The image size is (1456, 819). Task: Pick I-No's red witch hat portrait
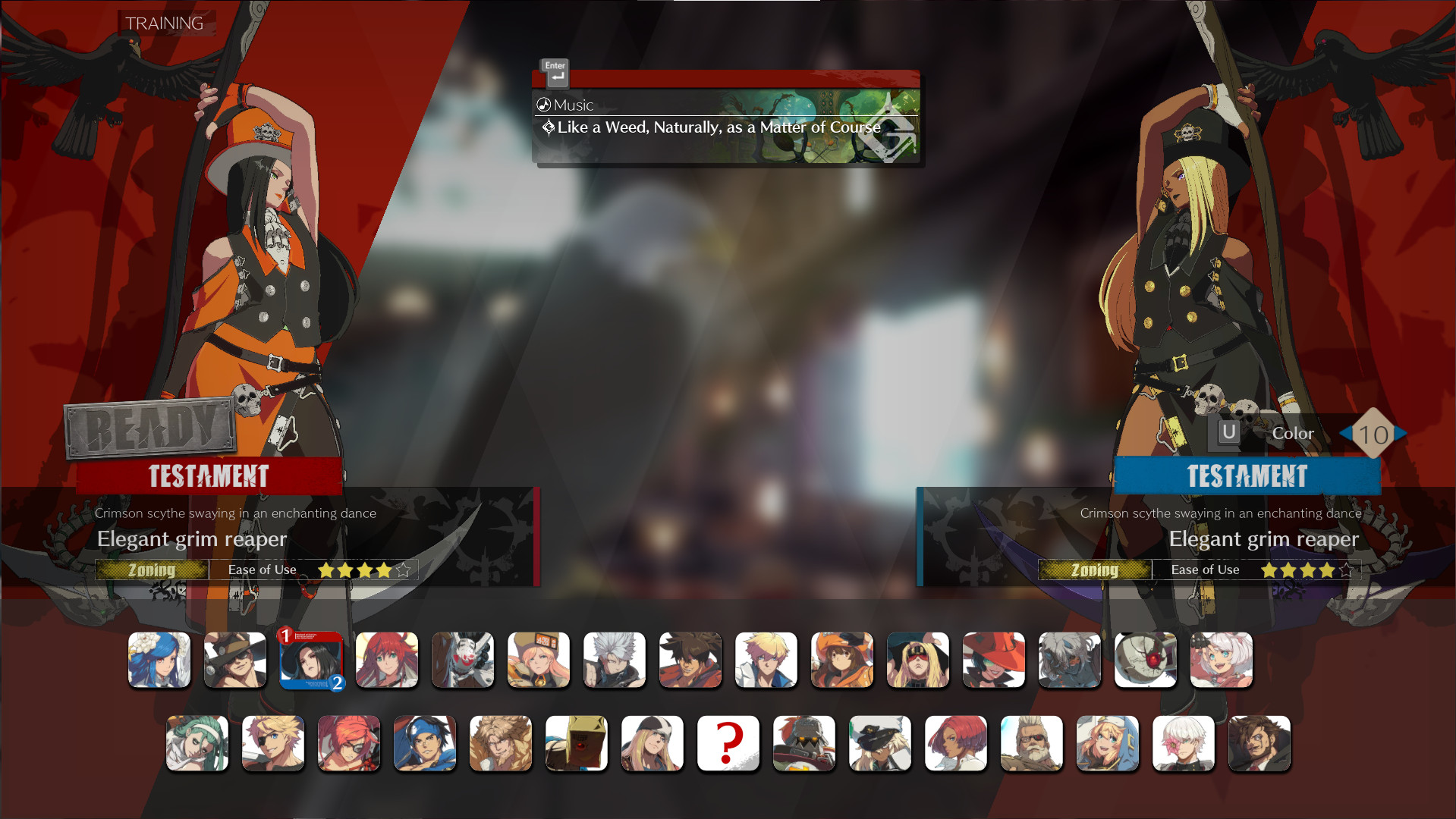pos(994,660)
